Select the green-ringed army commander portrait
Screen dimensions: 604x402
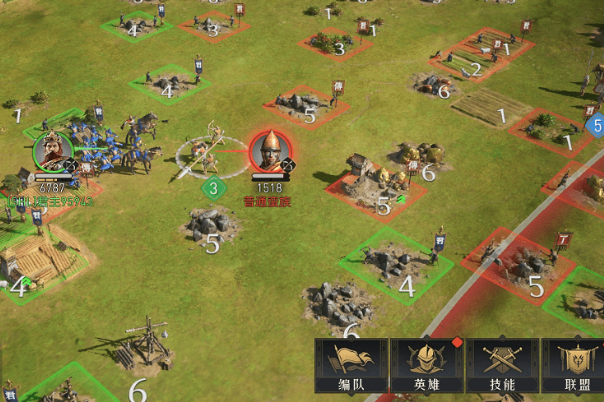tap(51, 152)
